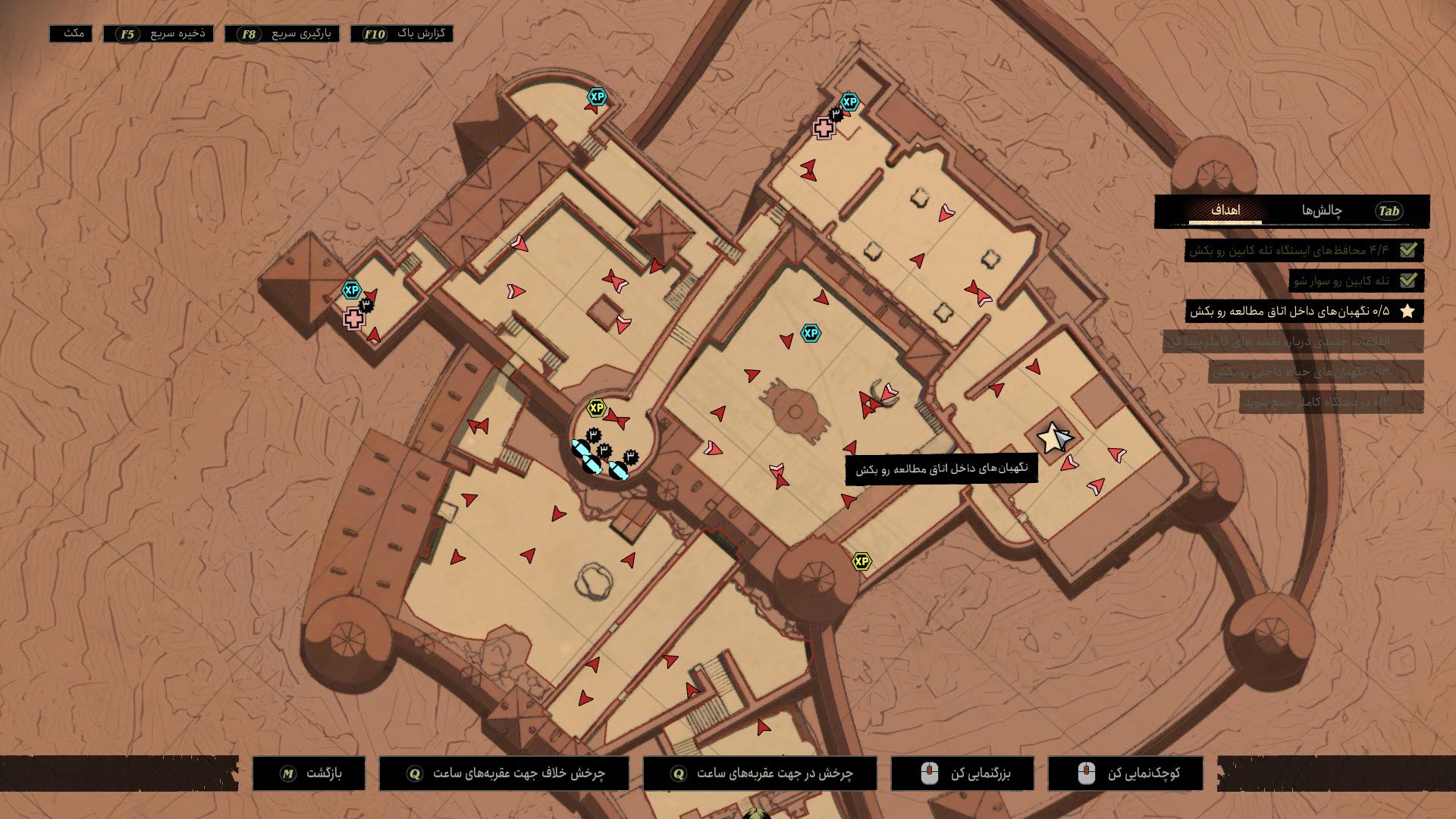The image size is (1456, 819).
Task: Select the اهداف objectives tab
Action: point(1225,211)
